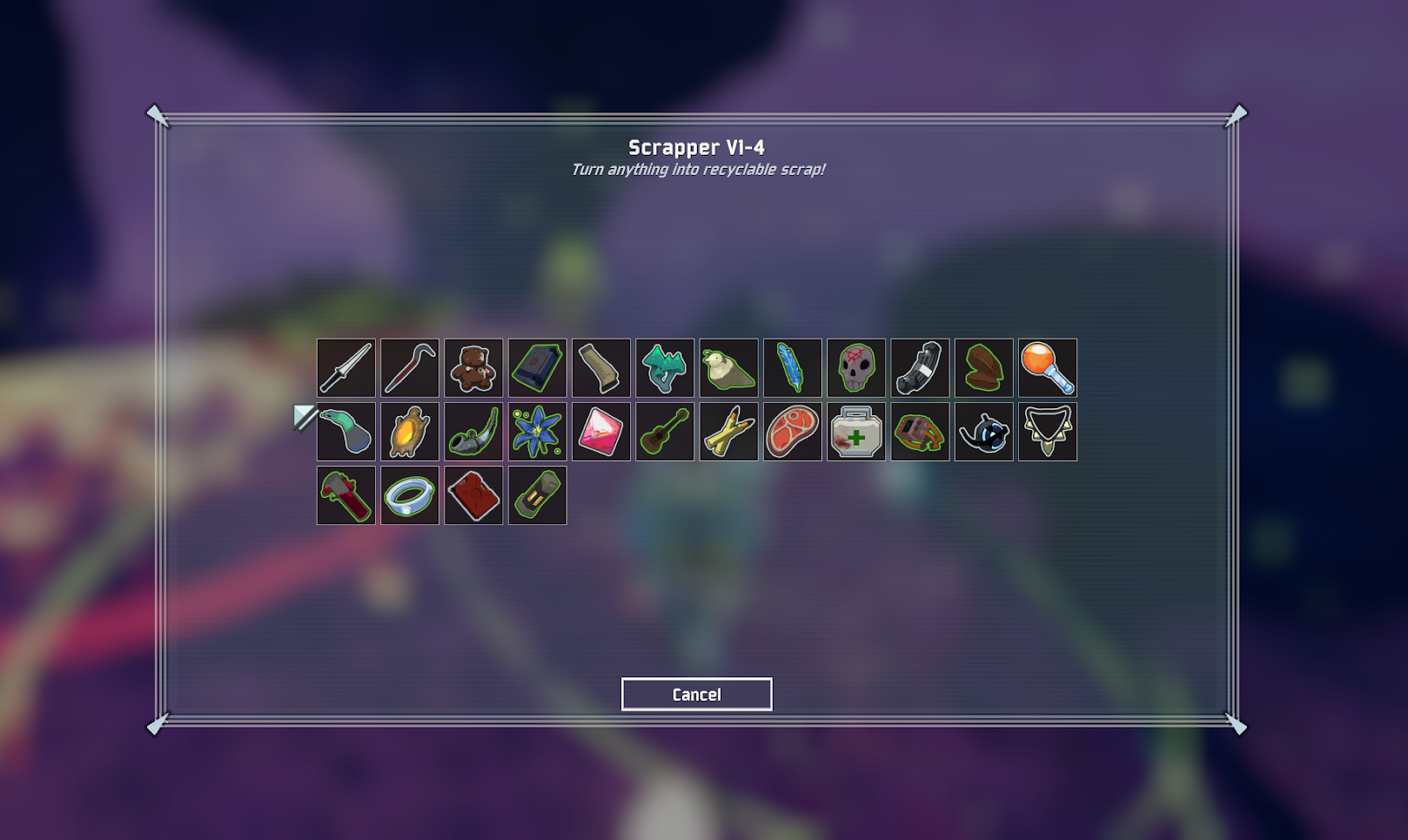This screenshot has height=840, width=1408.
Task: Pick the pink crystal item
Action: coord(601,432)
